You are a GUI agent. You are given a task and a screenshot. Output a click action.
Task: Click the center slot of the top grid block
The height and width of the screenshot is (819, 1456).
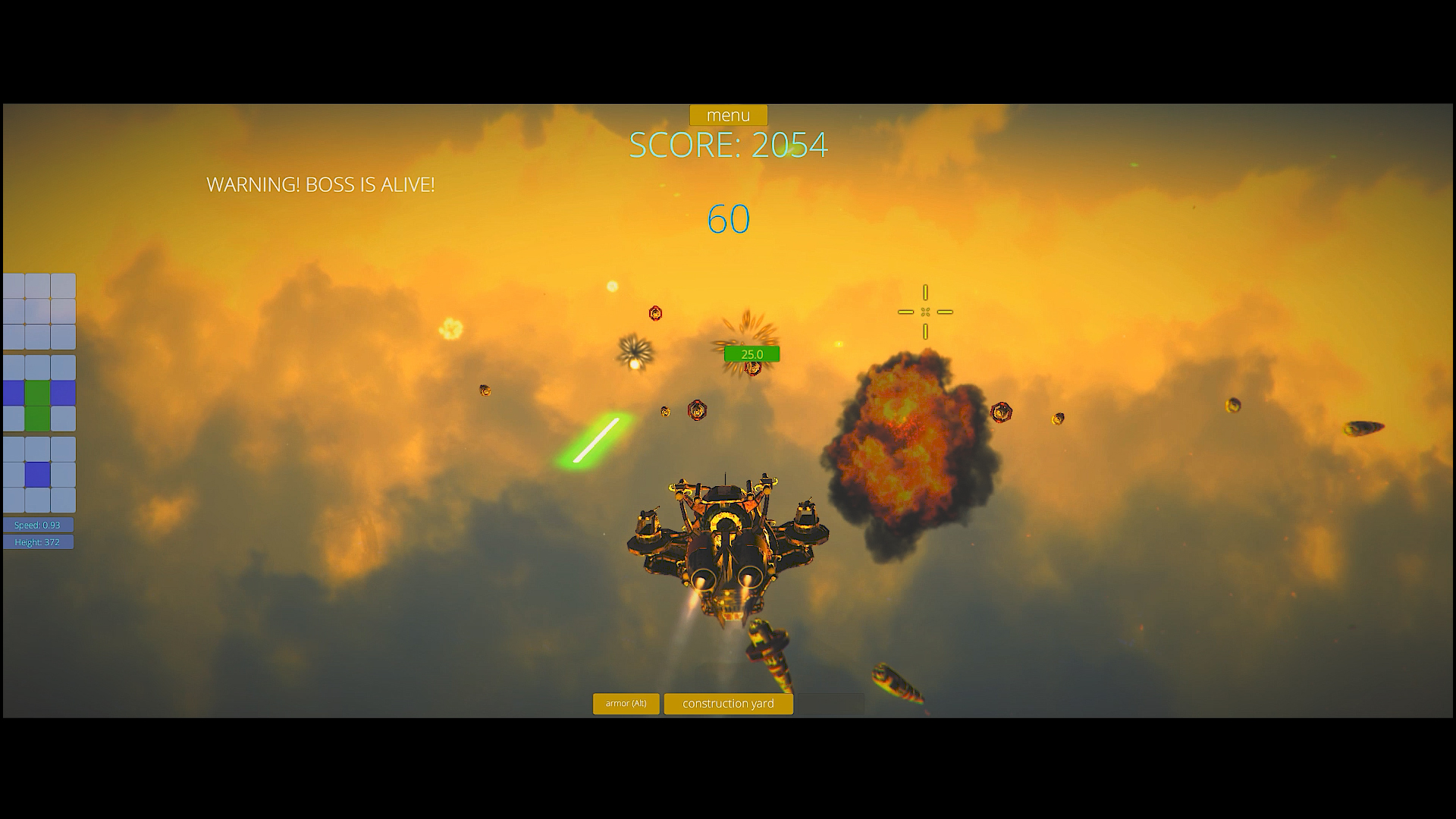coord(37,311)
